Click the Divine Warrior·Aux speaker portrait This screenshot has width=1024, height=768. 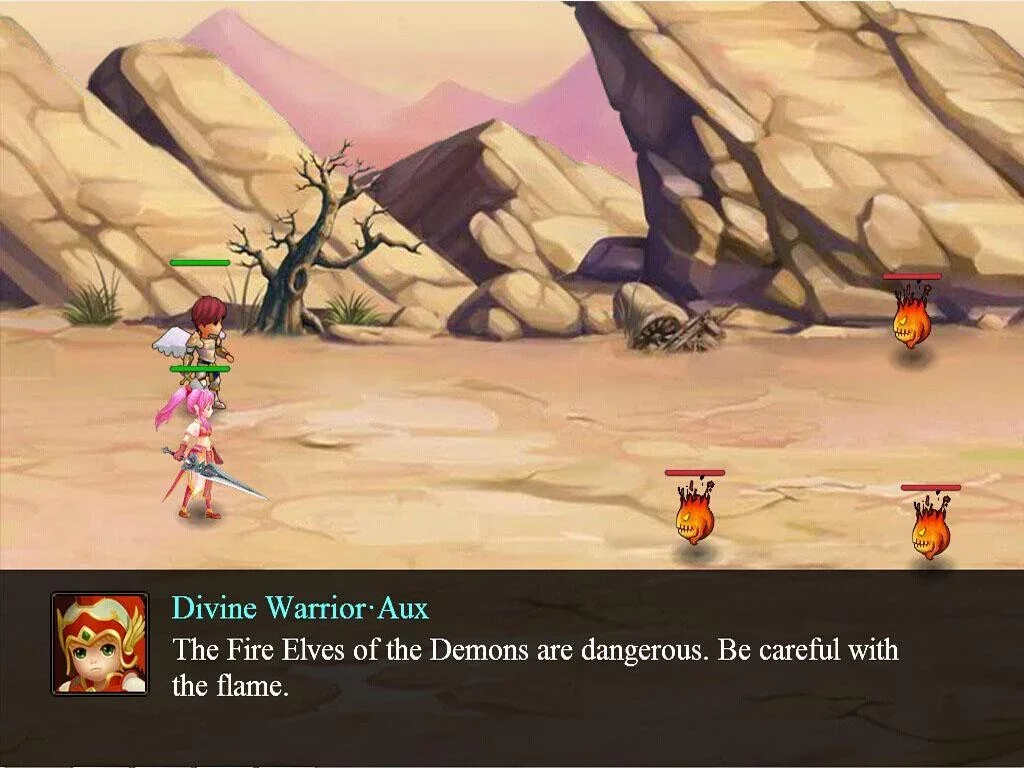pos(100,643)
